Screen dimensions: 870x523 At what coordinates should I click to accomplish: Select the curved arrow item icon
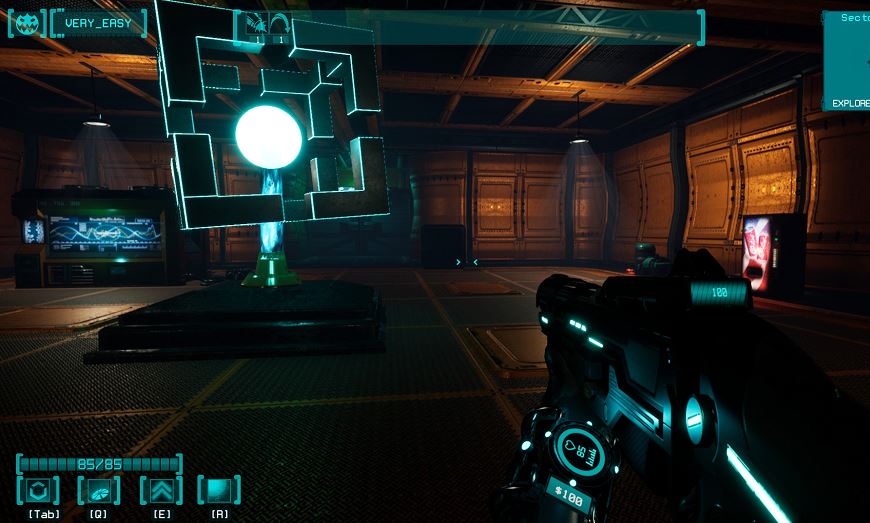click(x=279, y=24)
